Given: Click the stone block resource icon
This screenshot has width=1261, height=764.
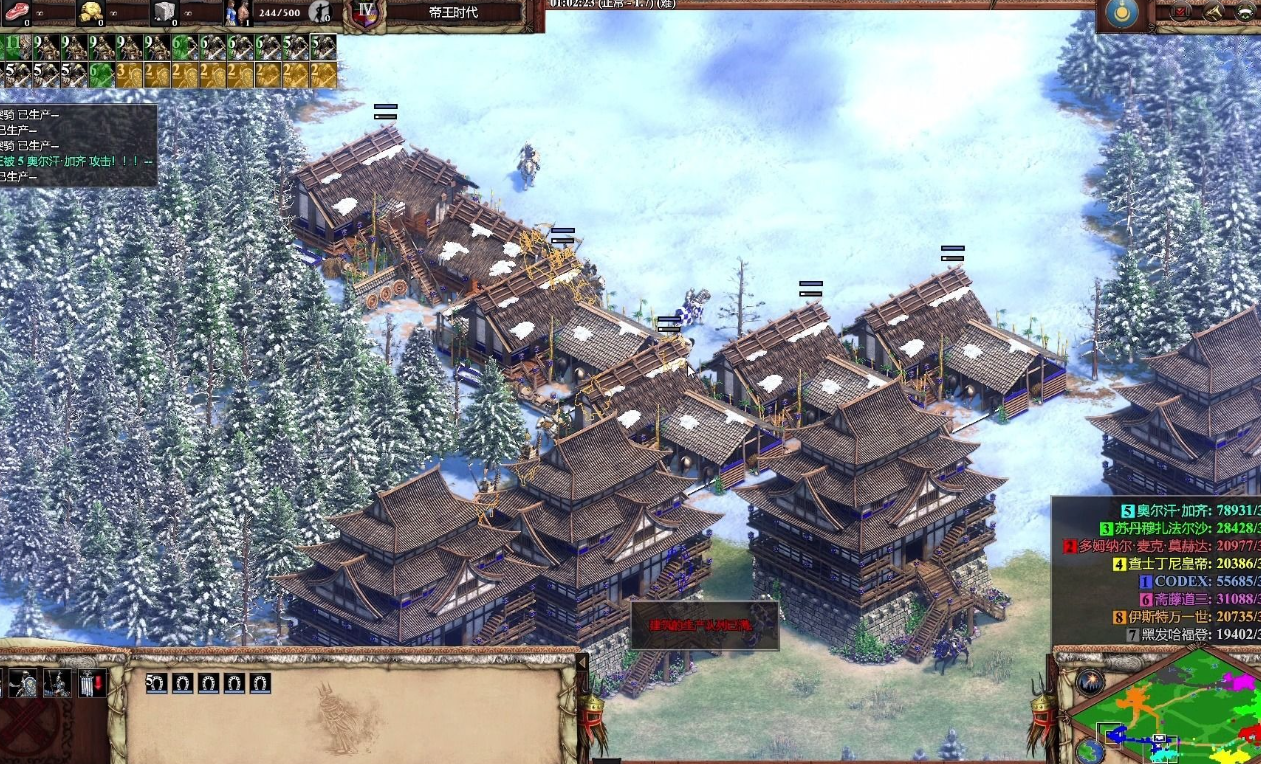Looking at the screenshot, I should point(164,12).
